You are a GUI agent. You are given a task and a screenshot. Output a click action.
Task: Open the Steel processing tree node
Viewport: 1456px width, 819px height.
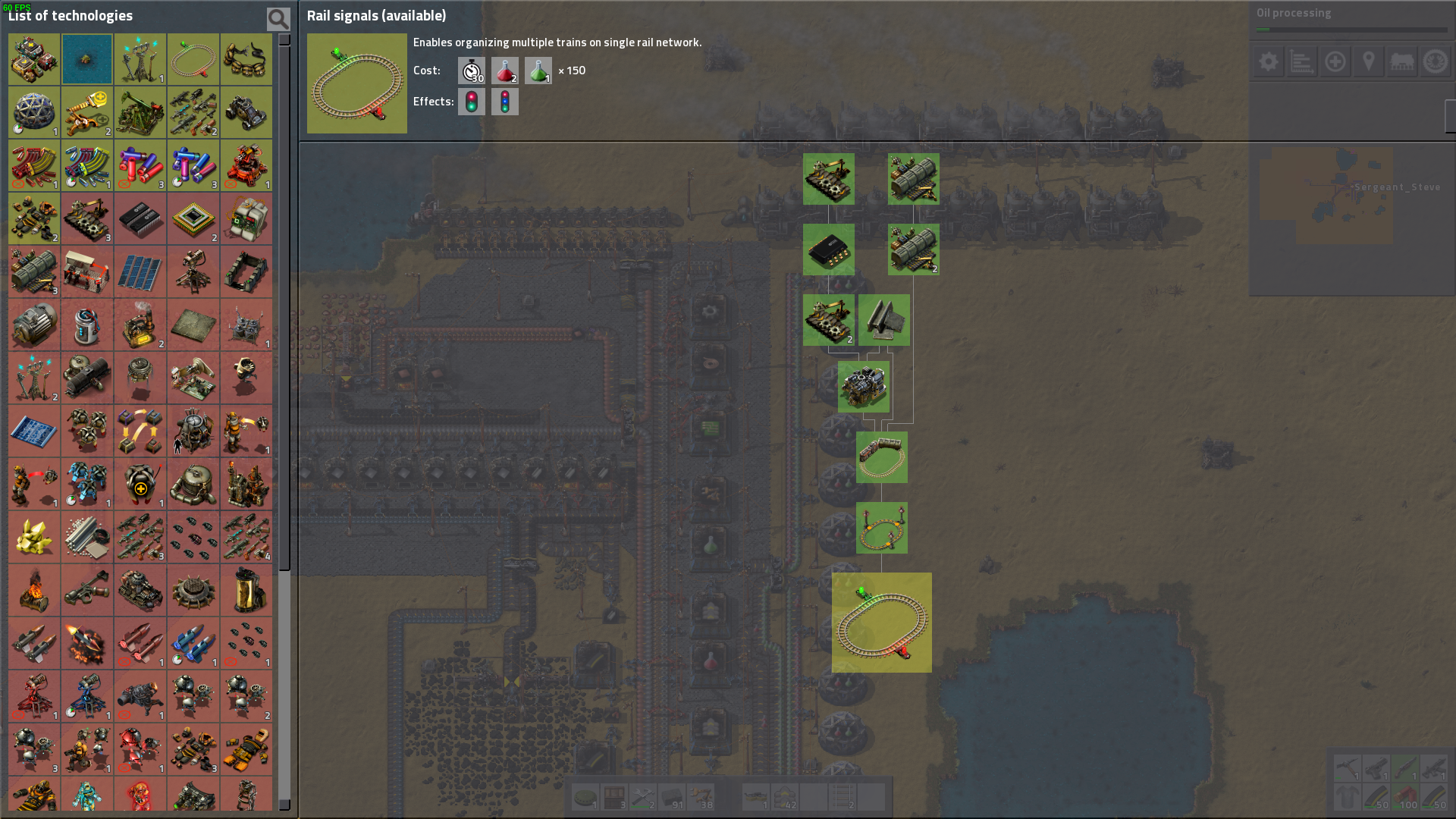pyautogui.click(x=884, y=320)
